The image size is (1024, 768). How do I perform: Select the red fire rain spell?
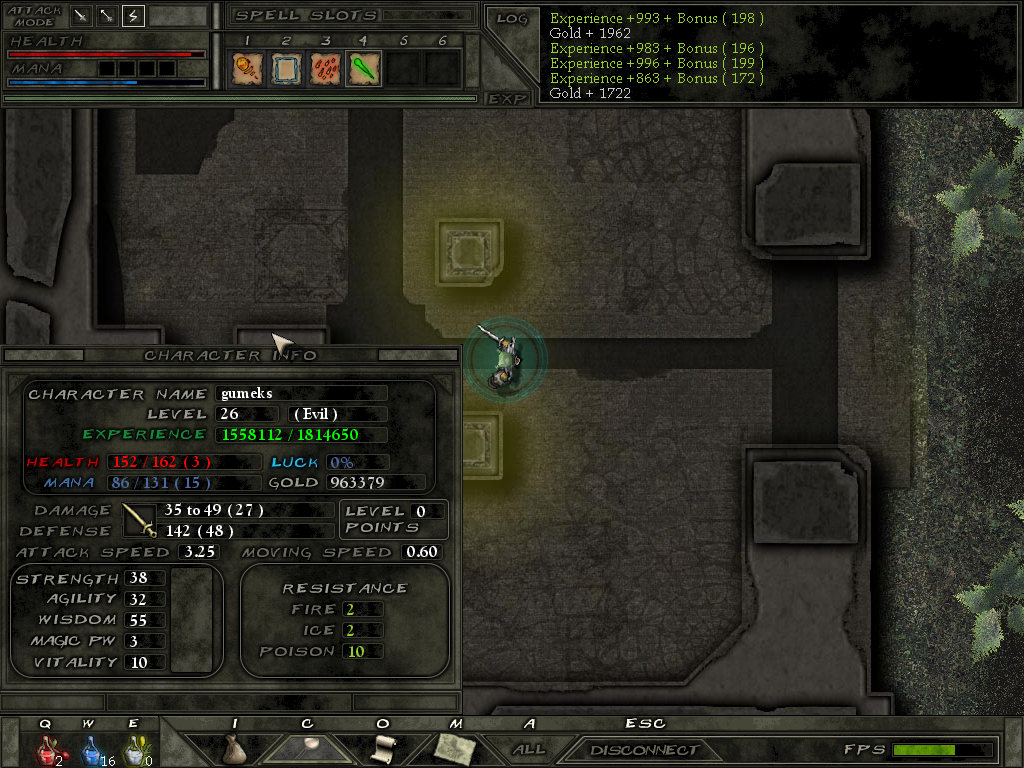pos(324,68)
